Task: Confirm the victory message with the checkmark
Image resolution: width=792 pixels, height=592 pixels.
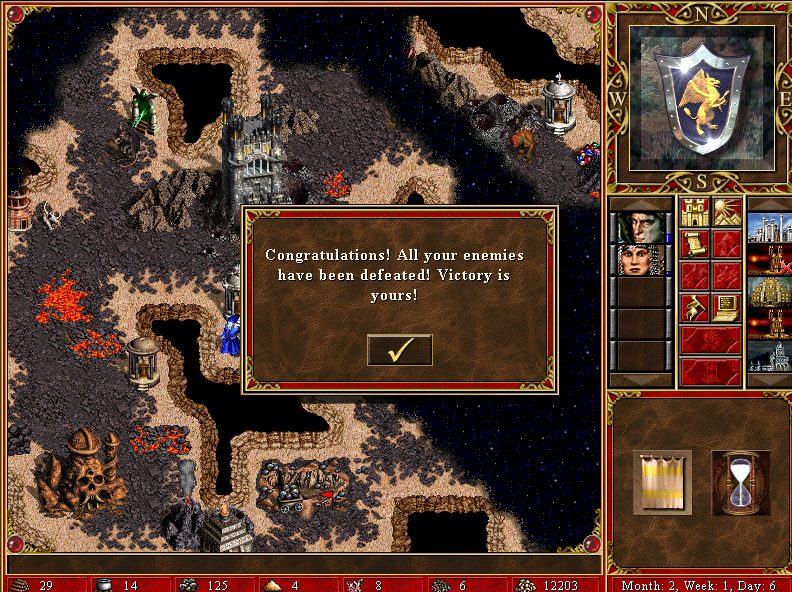Action: (x=400, y=350)
